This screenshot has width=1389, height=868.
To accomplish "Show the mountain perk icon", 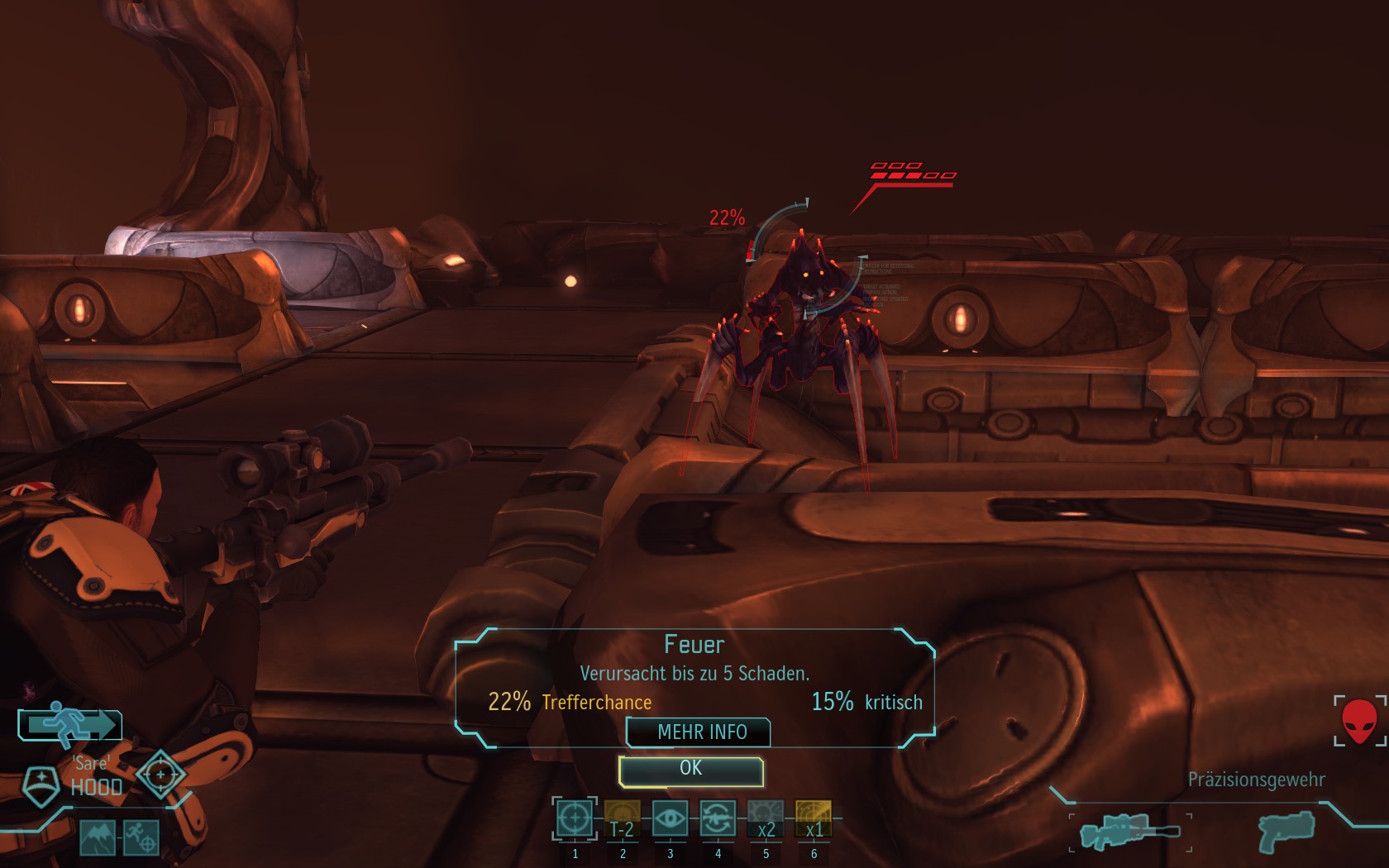I will [x=98, y=838].
